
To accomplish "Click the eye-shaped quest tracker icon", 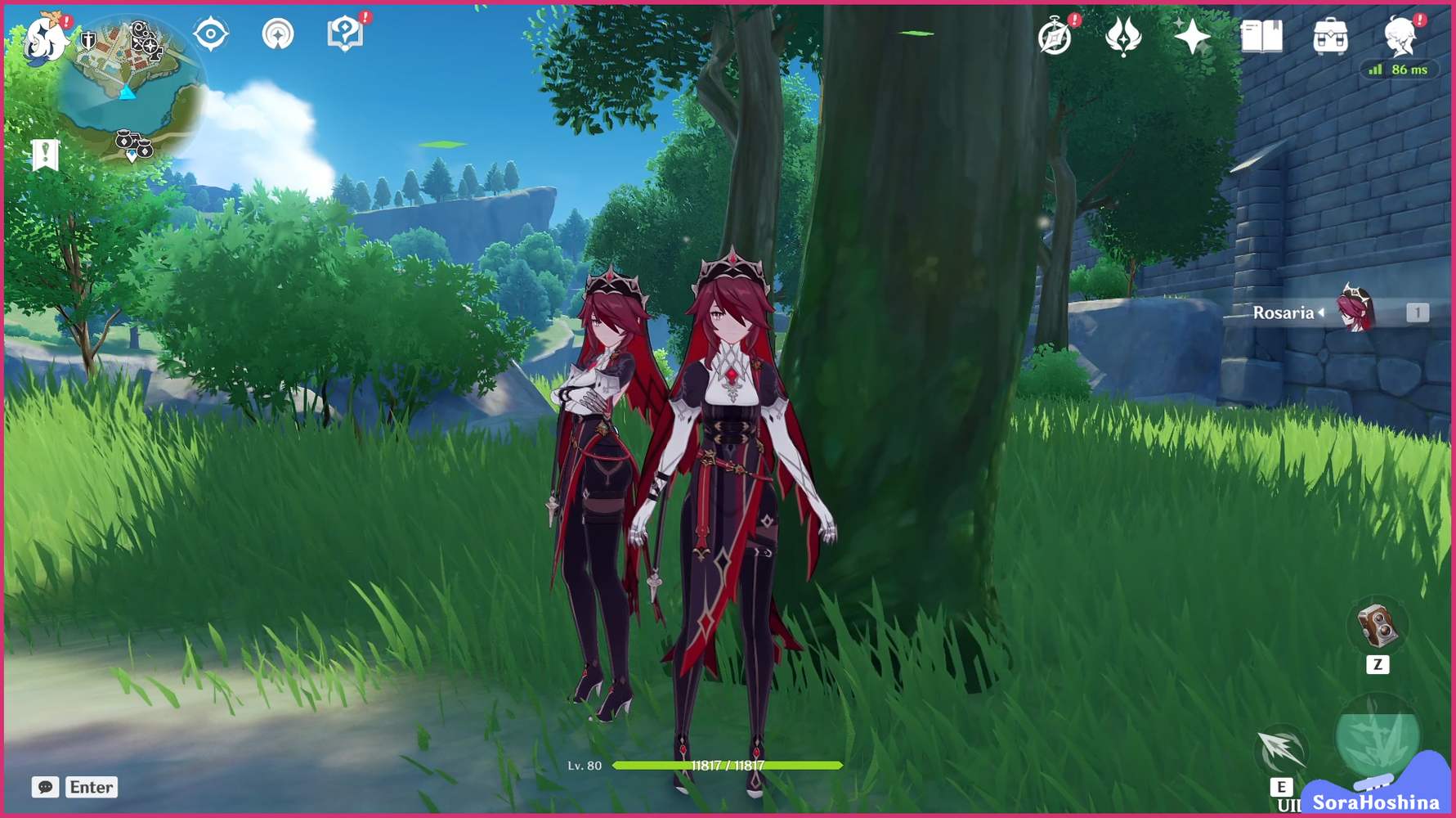I will pyautogui.click(x=211, y=33).
